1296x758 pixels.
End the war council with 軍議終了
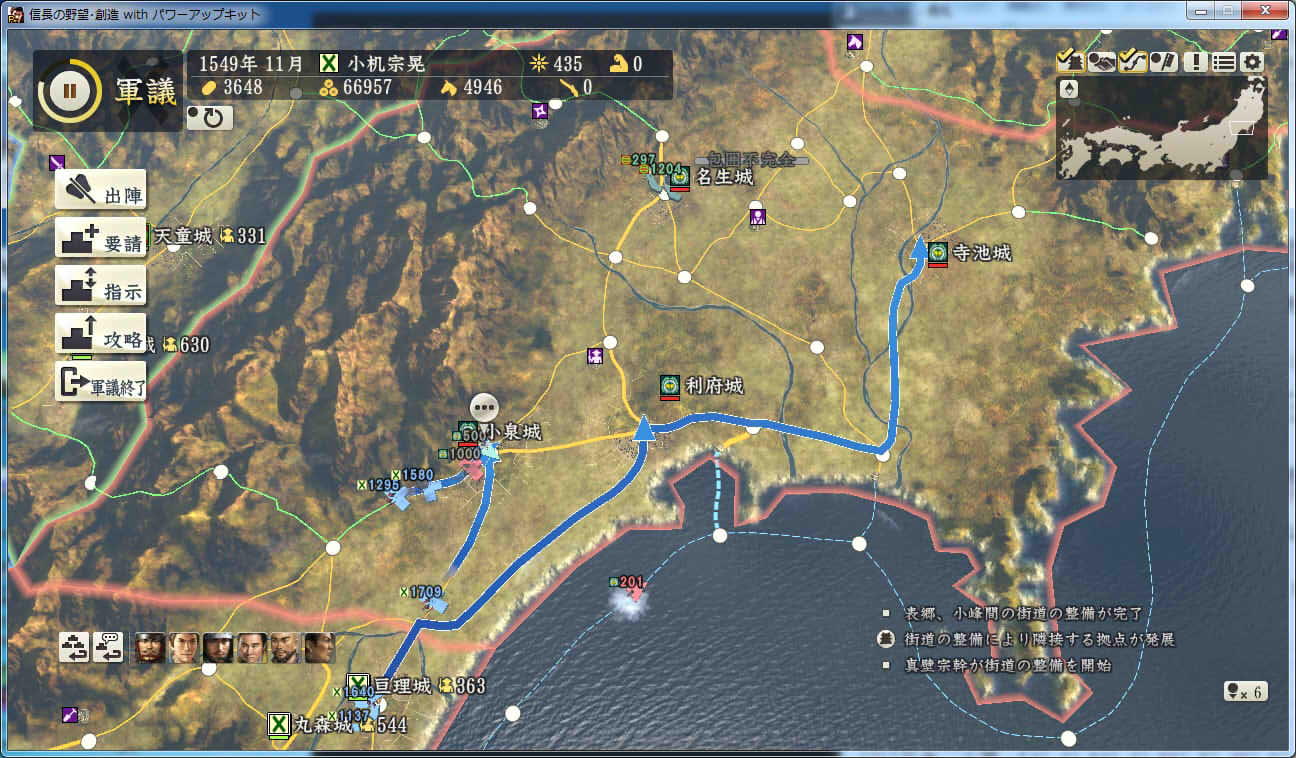click(101, 382)
